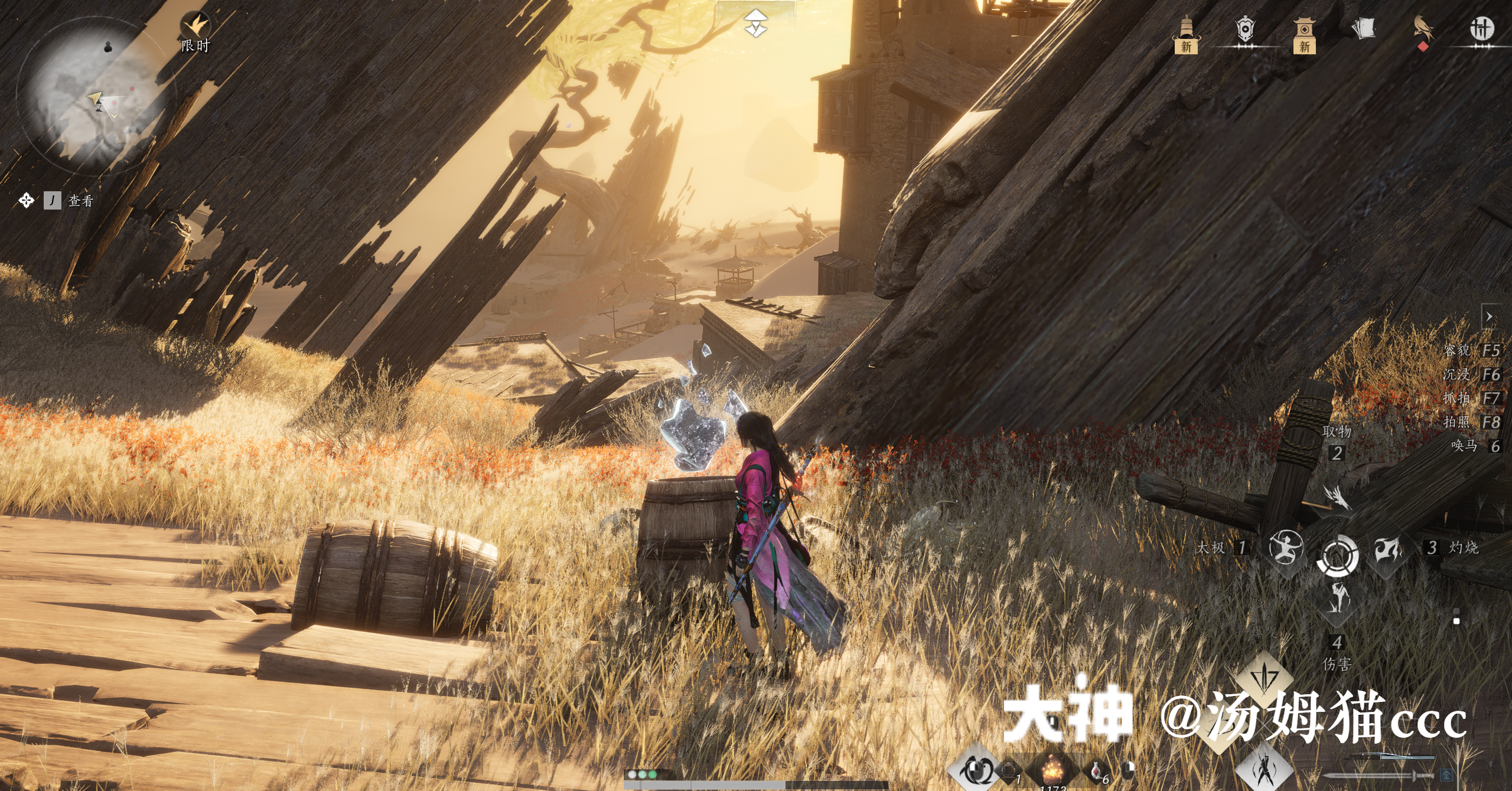
Task: Expand the side shortcut list arrow
Action: tap(1490, 316)
